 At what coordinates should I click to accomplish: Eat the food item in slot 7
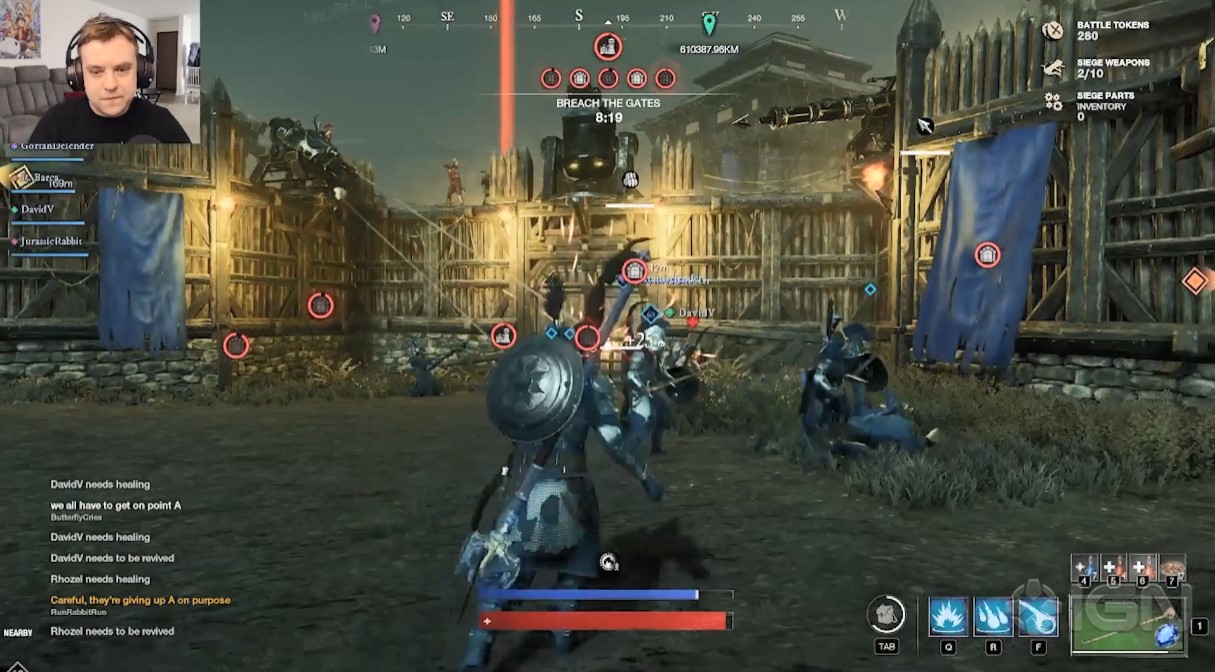pyautogui.click(x=1171, y=567)
